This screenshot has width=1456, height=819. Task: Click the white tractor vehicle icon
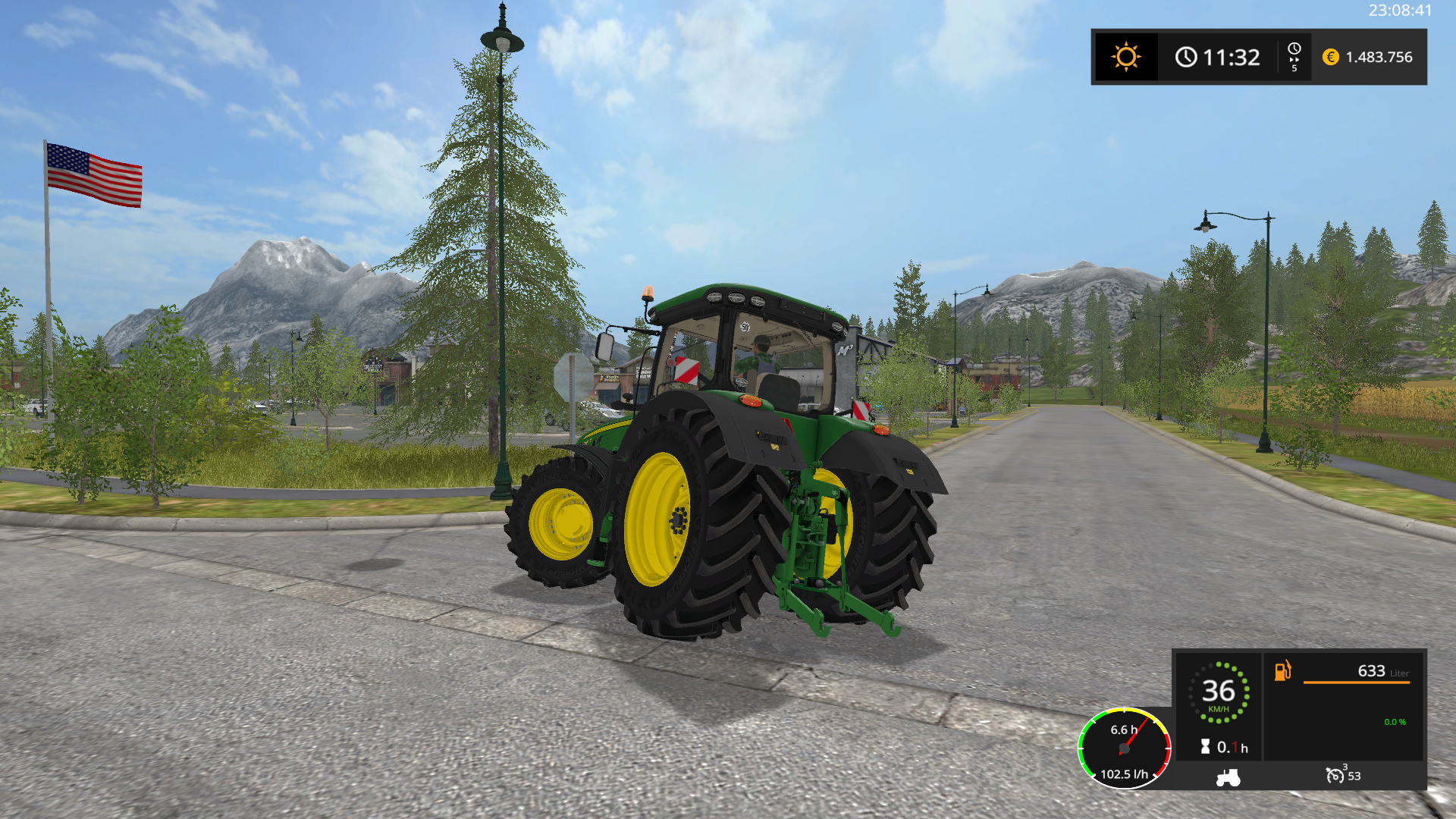(1228, 777)
